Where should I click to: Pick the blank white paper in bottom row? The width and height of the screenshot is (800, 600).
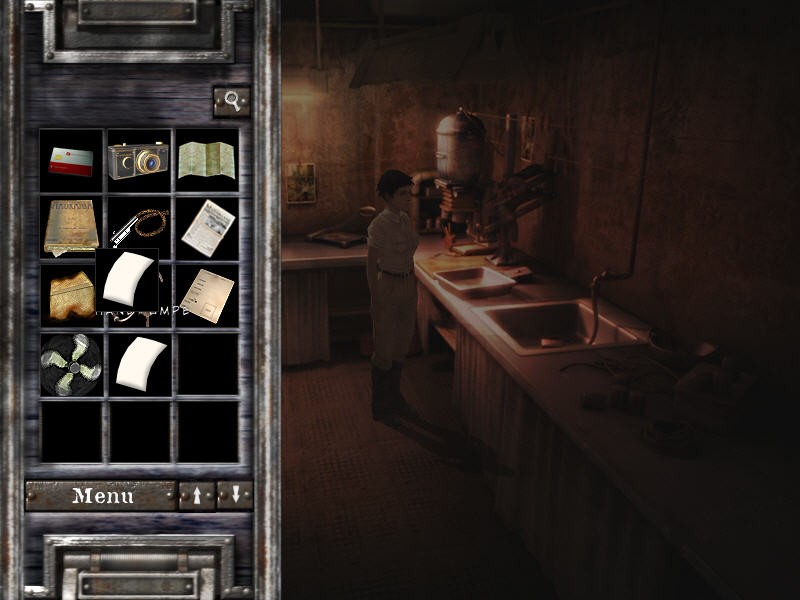(x=139, y=364)
